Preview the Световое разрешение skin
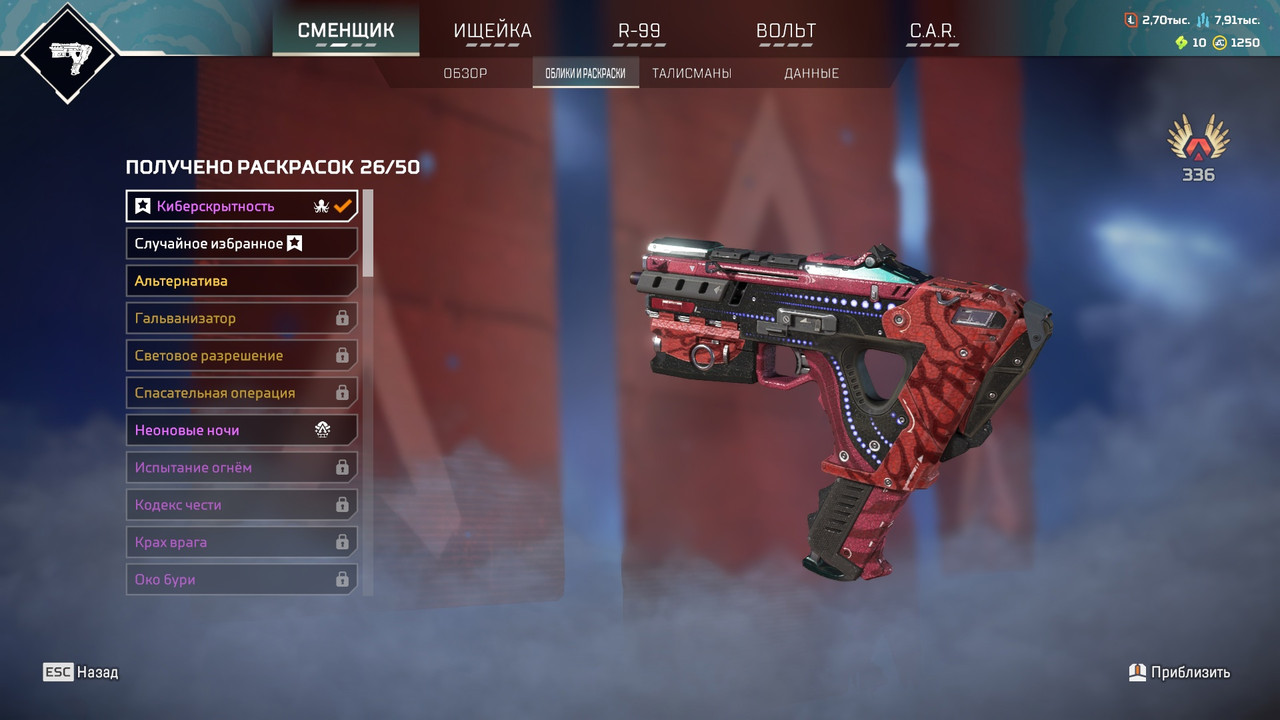This screenshot has width=1280, height=720. point(241,355)
